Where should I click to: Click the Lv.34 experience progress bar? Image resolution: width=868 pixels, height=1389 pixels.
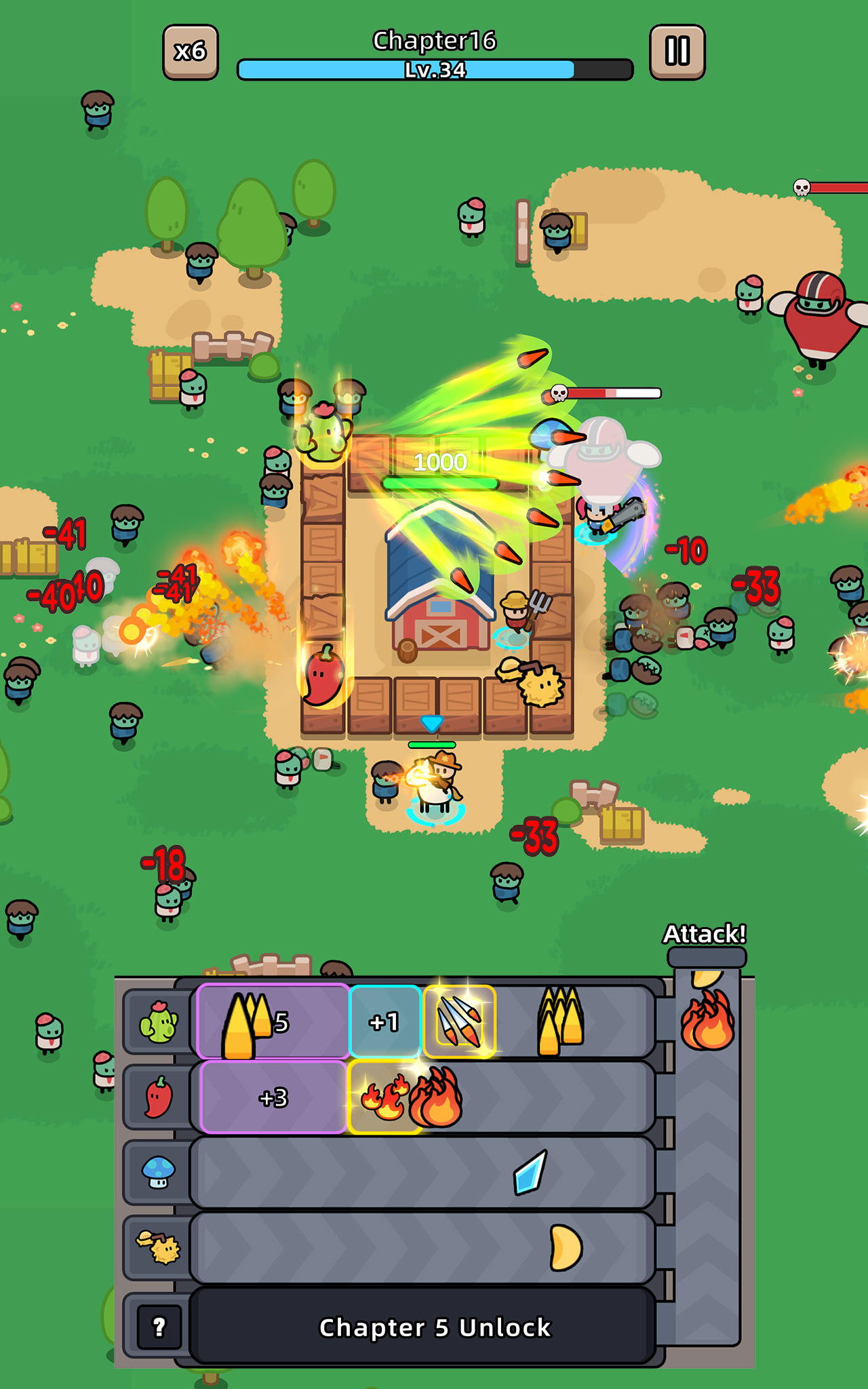(x=434, y=68)
